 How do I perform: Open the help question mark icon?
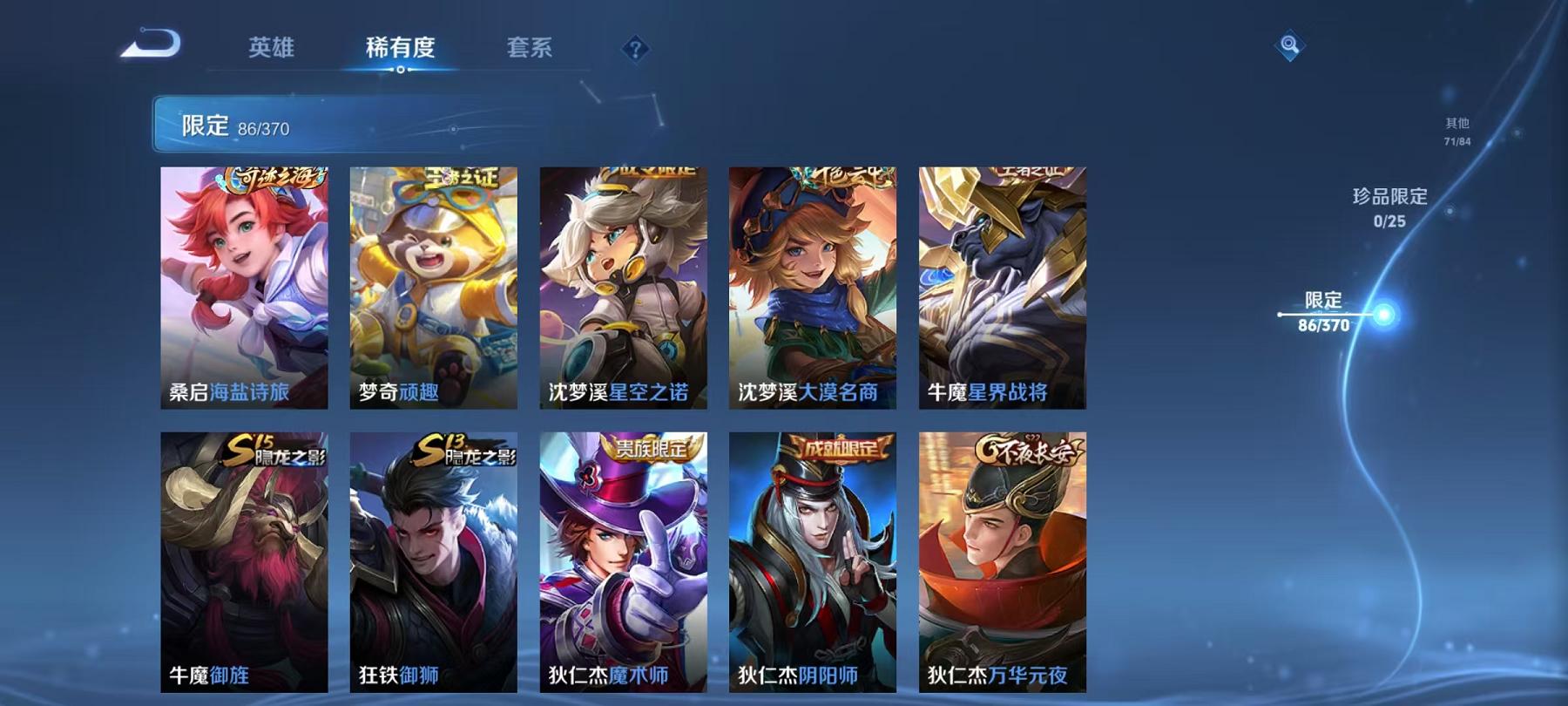click(x=639, y=51)
